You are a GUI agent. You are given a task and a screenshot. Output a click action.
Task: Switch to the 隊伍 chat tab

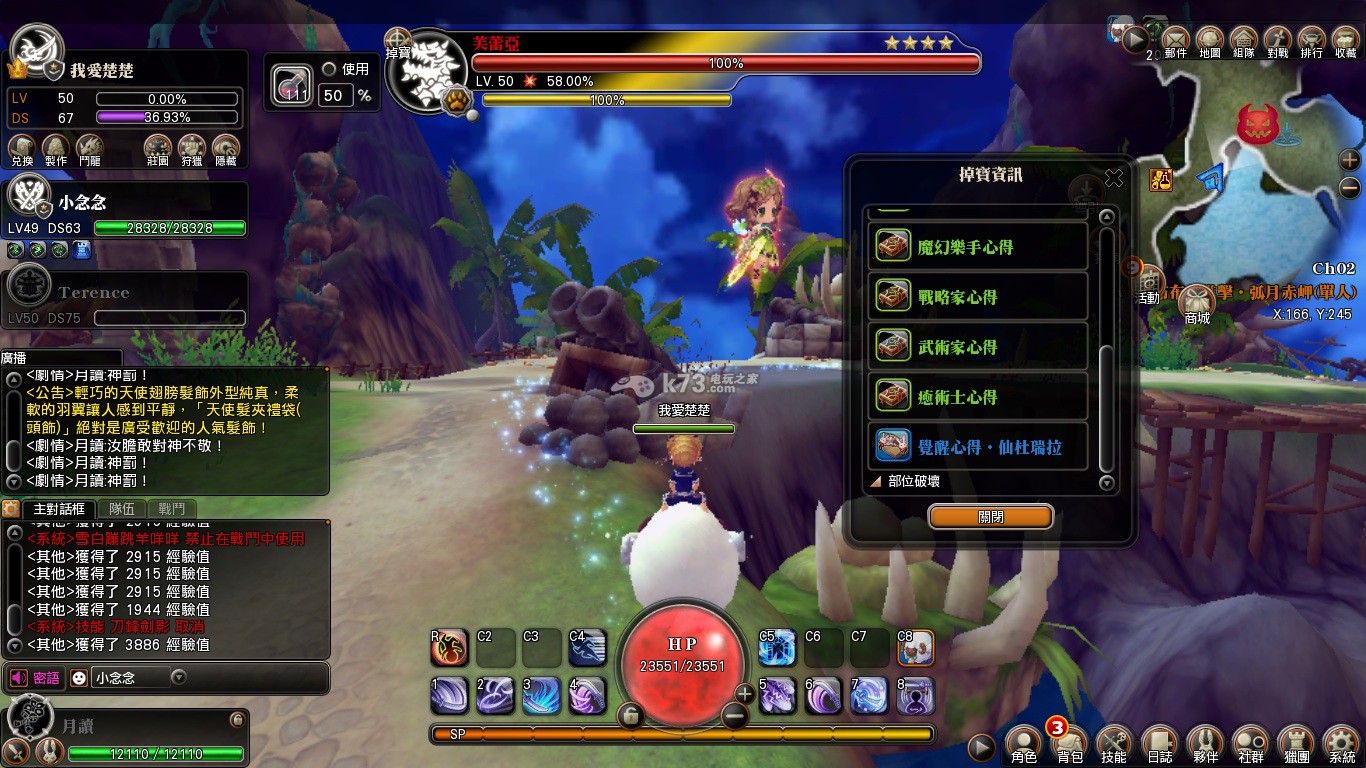pos(122,509)
